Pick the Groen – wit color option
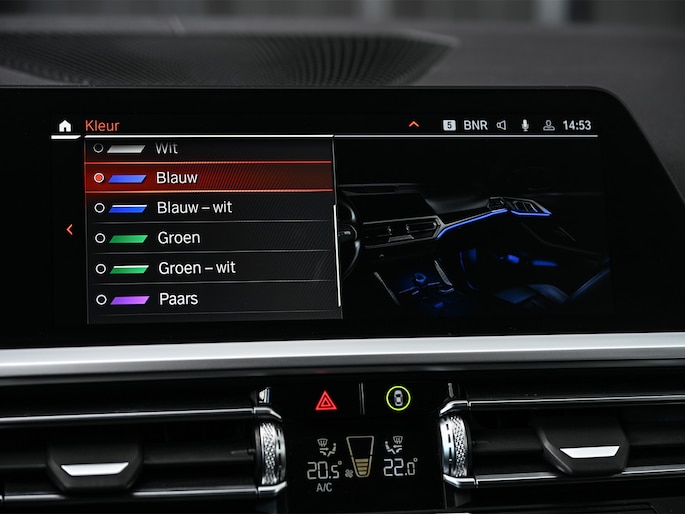This screenshot has height=514, width=685. point(208,268)
